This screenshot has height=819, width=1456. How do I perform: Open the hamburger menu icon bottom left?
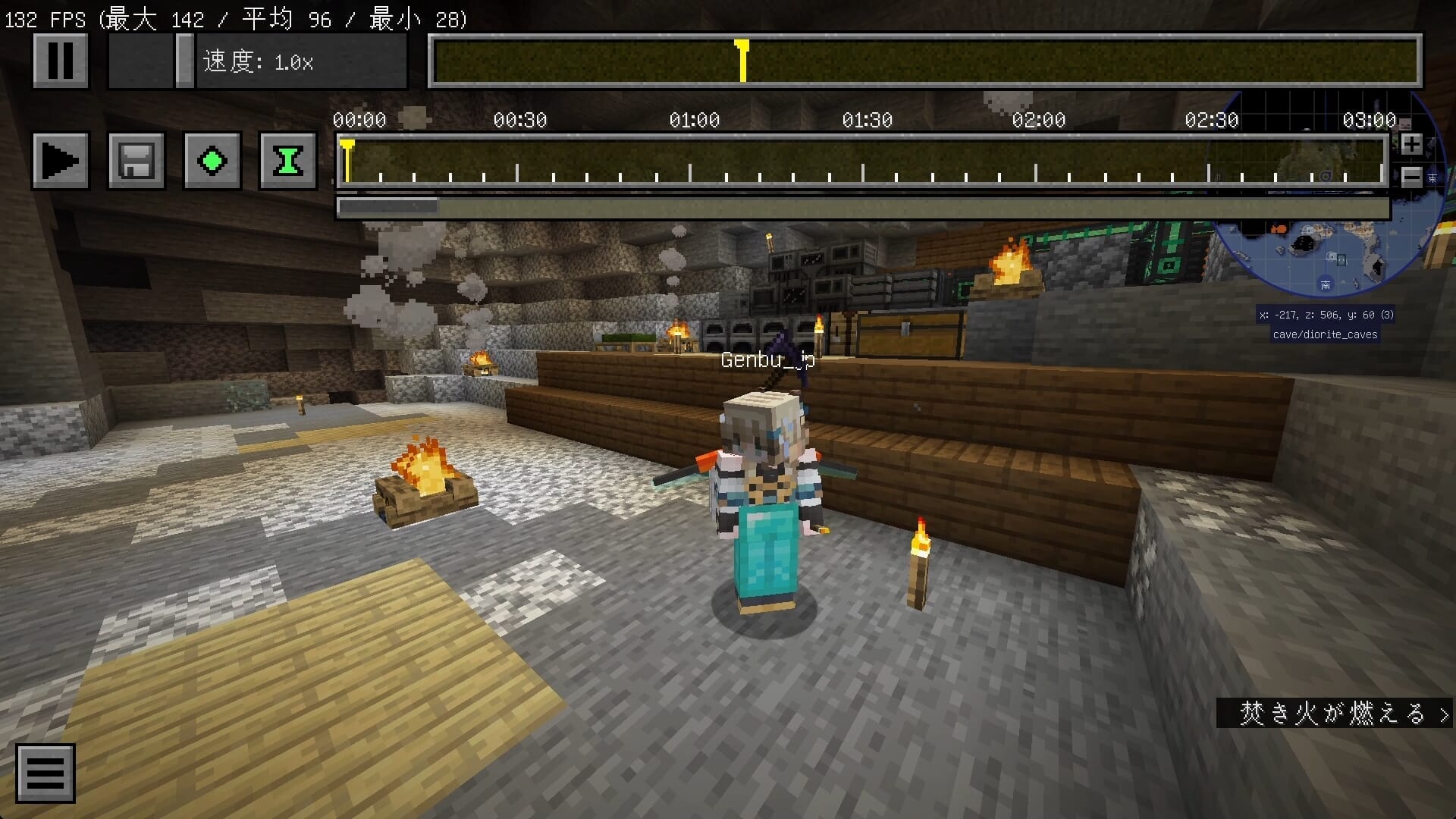tap(45, 772)
